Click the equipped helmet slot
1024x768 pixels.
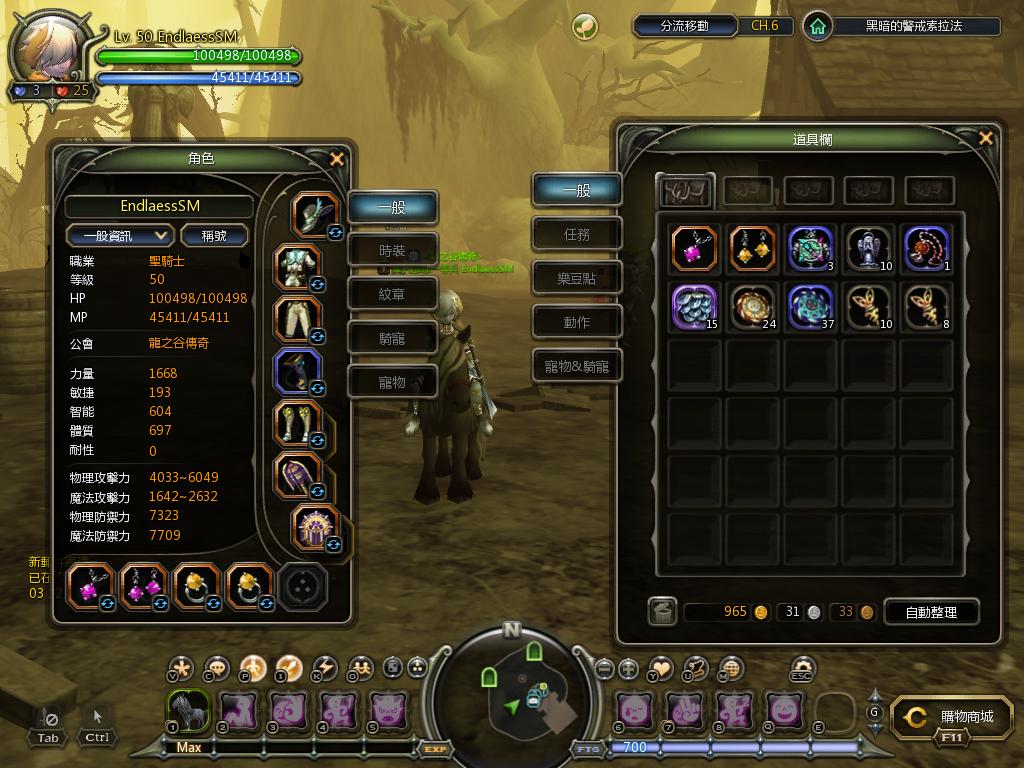[x=315, y=214]
